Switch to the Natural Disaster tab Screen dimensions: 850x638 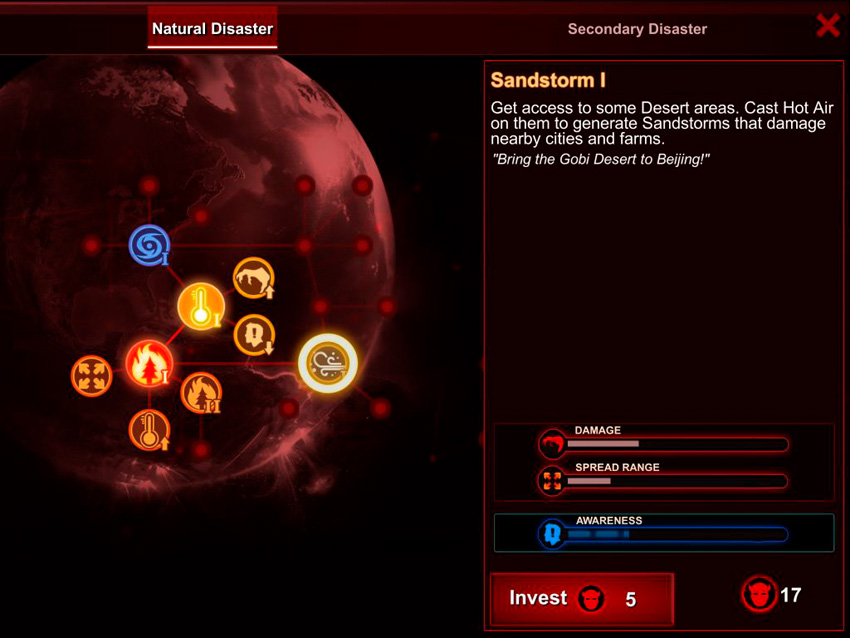point(212,29)
